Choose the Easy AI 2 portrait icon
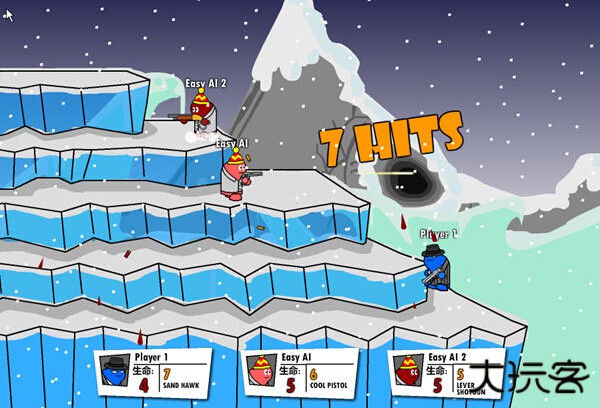Screen dimensions: 600x408 pos(408,372)
